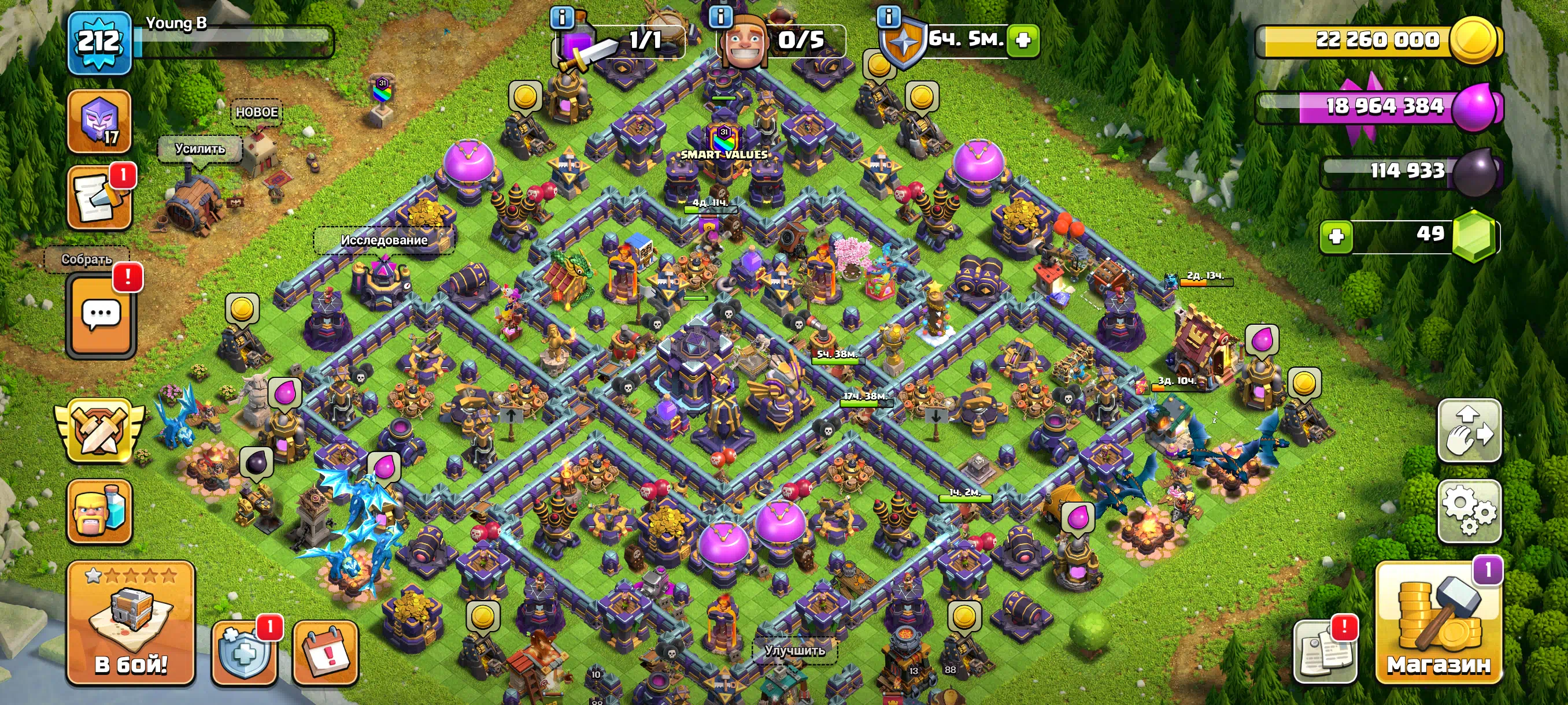Open the layout editor hand button
Image resolution: width=1568 pixels, height=705 pixels.
(x=1469, y=430)
